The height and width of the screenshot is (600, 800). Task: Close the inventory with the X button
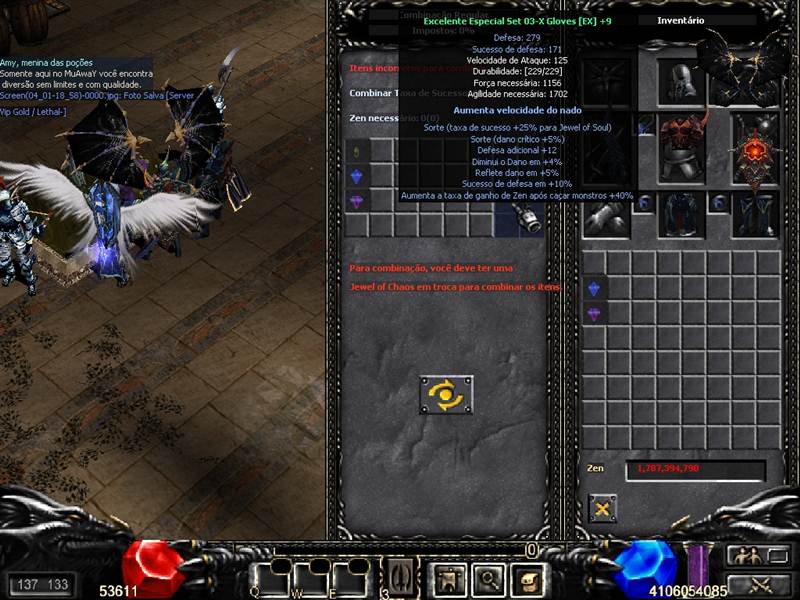click(603, 508)
